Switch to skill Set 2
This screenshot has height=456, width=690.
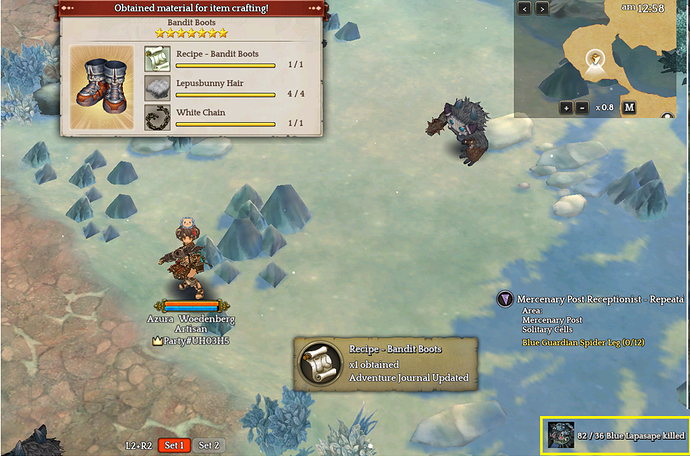click(x=209, y=445)
